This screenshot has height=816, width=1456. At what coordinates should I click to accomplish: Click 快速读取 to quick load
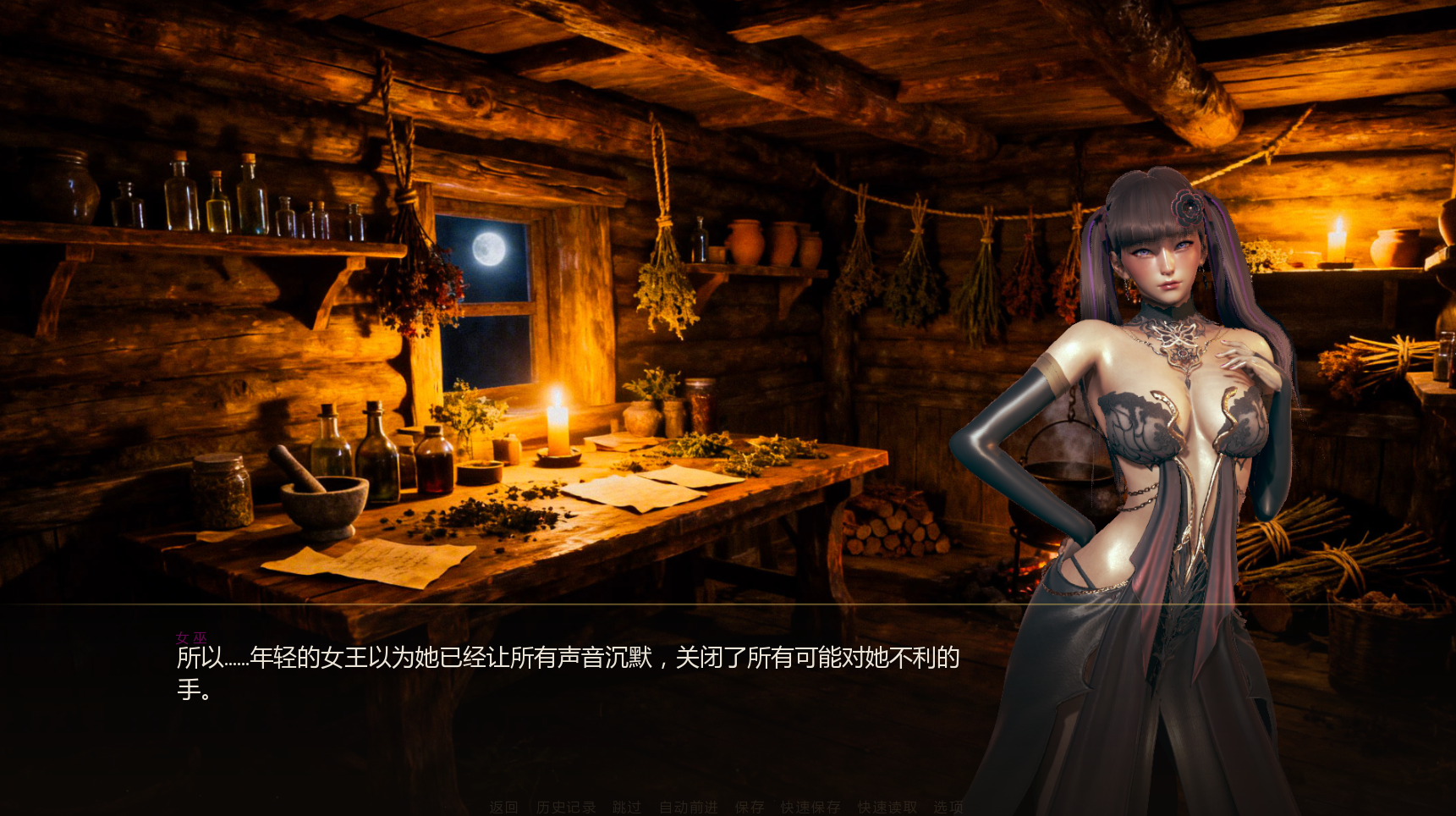pos(887,808)
